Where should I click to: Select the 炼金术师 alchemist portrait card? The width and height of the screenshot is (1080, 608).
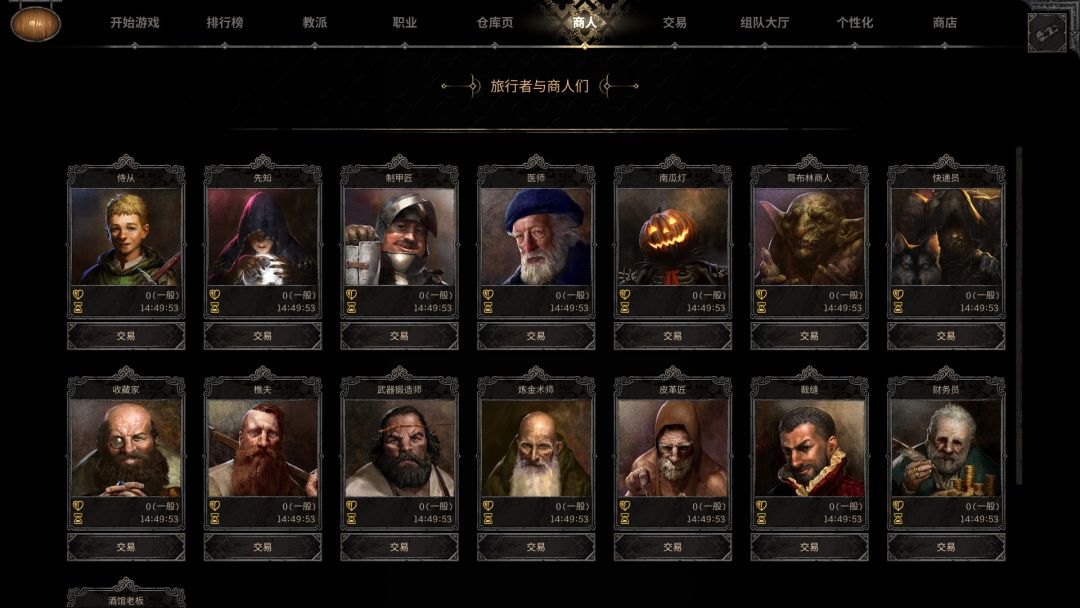coord(536,448)
